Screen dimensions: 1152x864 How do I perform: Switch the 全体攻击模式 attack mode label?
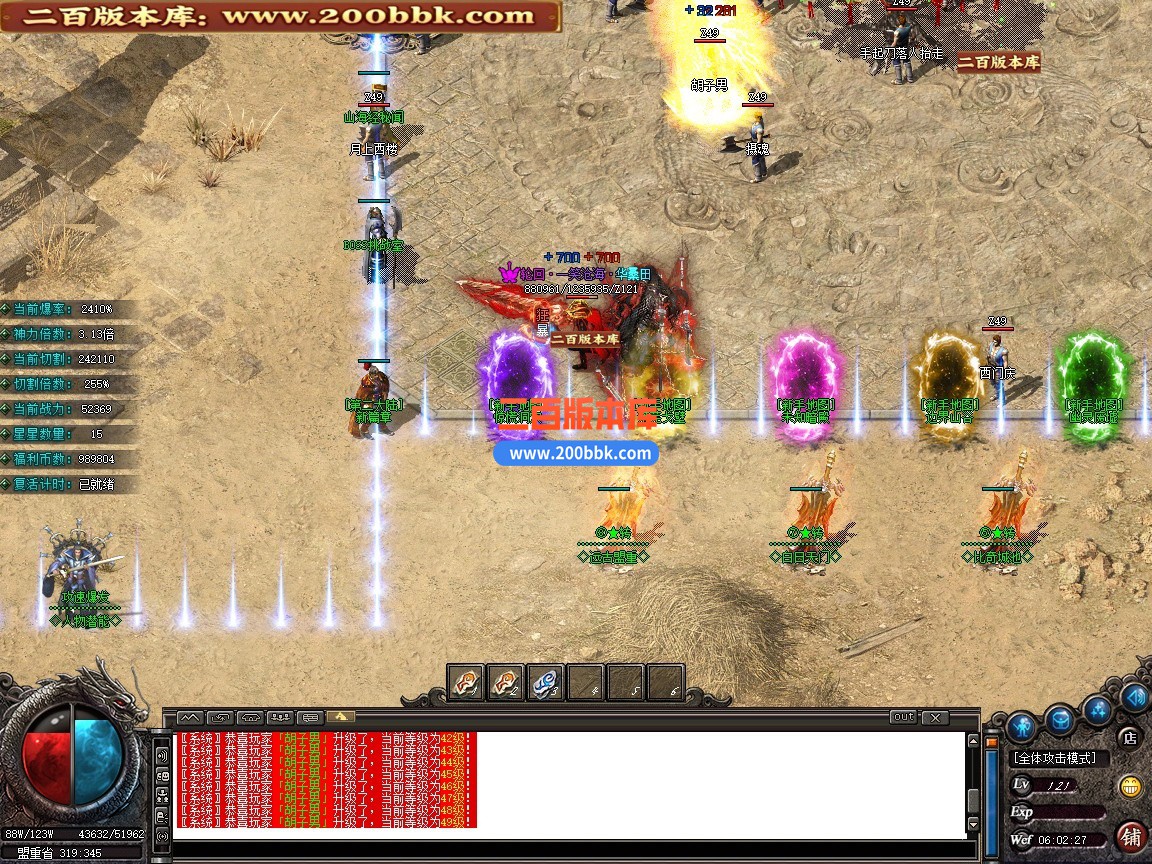click(x=1056, y=759)
